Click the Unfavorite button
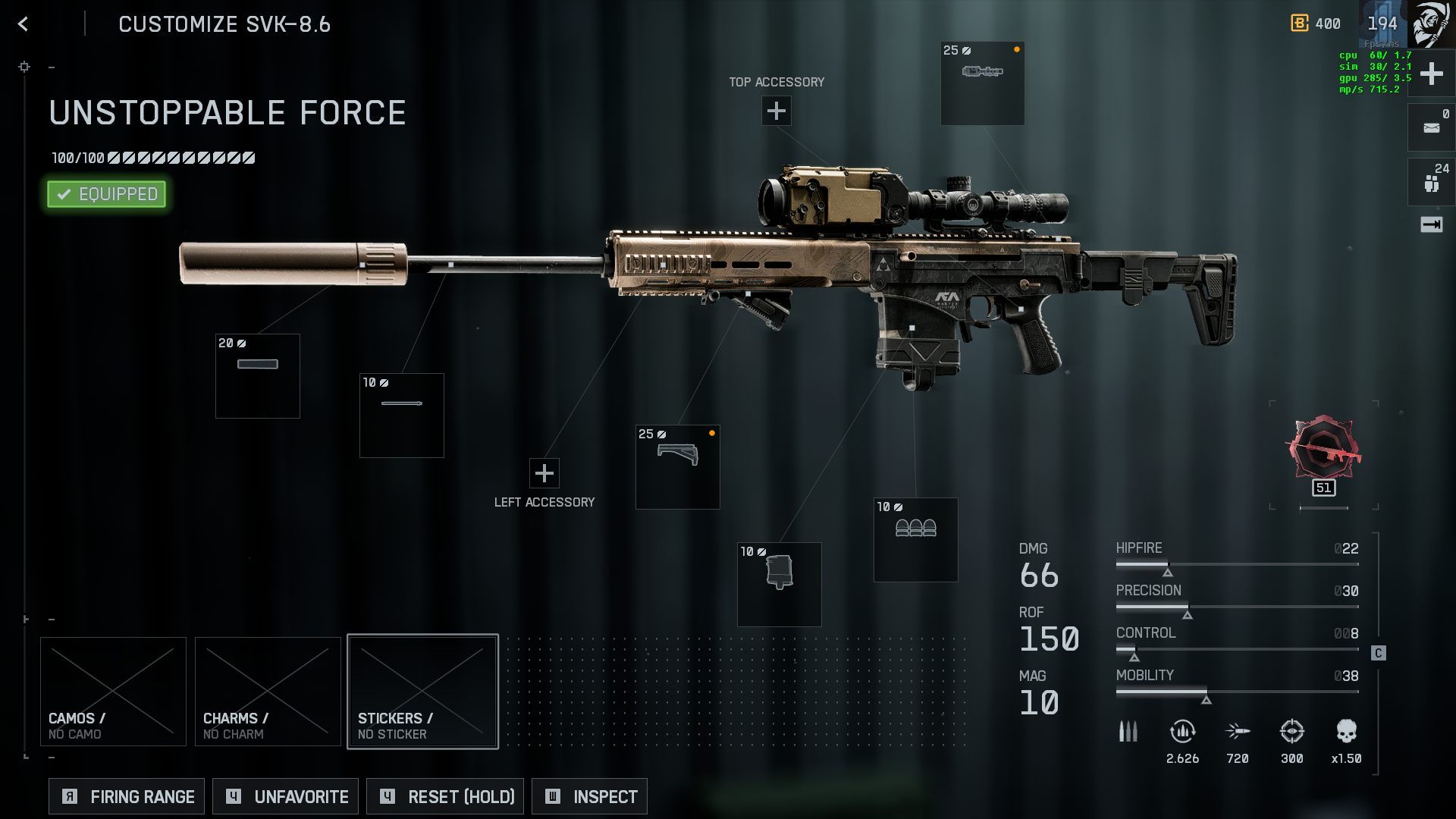Image resolution: width=1456 pixels, height=819 pixels. coord(285,796)
